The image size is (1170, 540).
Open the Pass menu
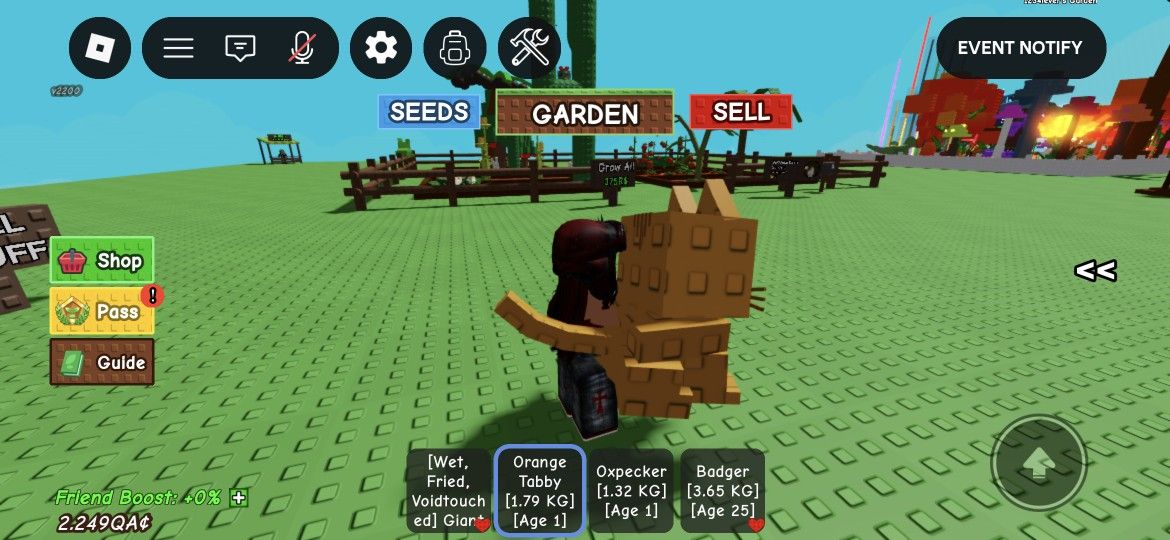click(102, 311)
